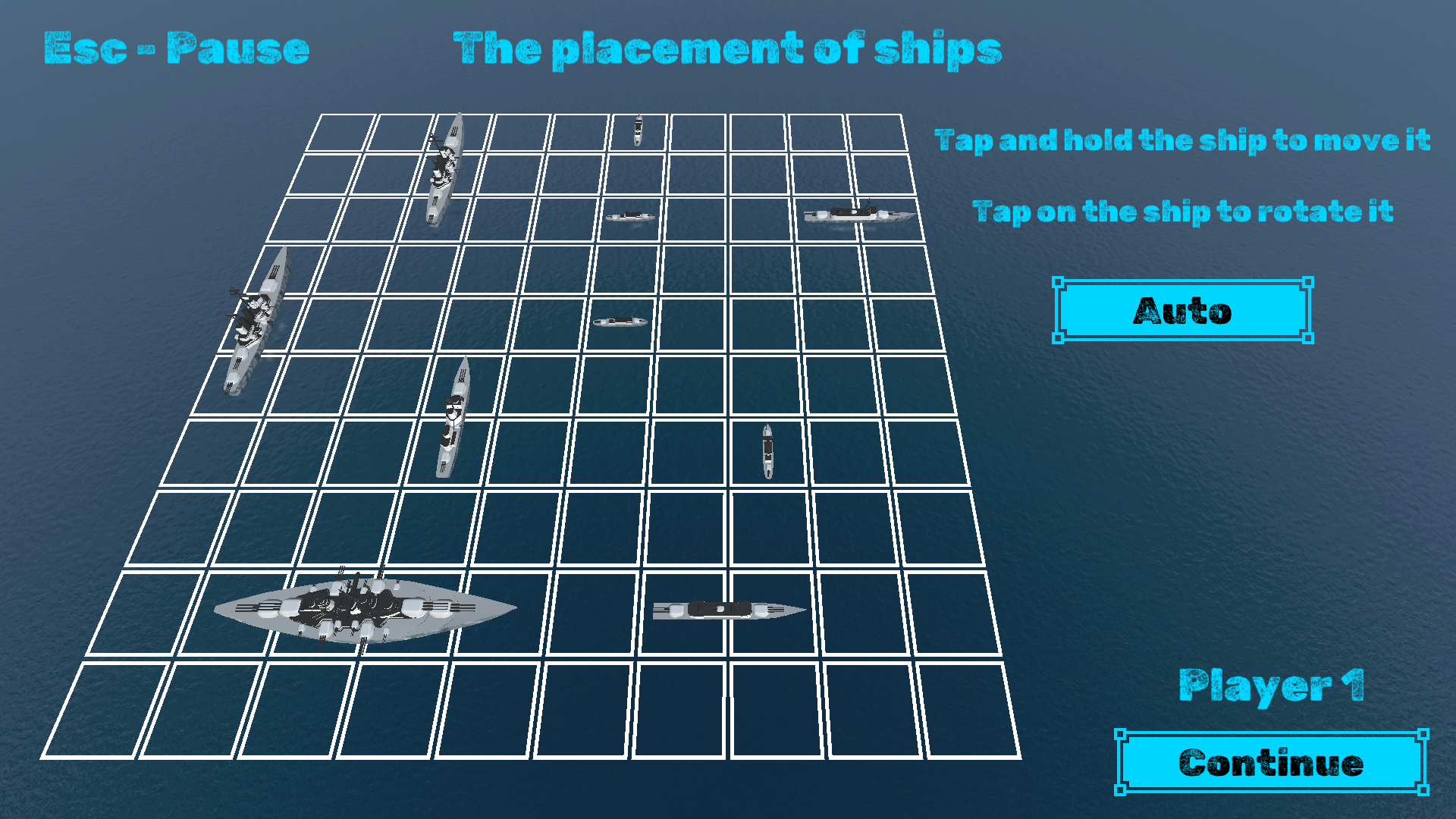This screenshot has height=819, width=1456.
Task: Click the Player 1 label
Action: [1272, 686]
